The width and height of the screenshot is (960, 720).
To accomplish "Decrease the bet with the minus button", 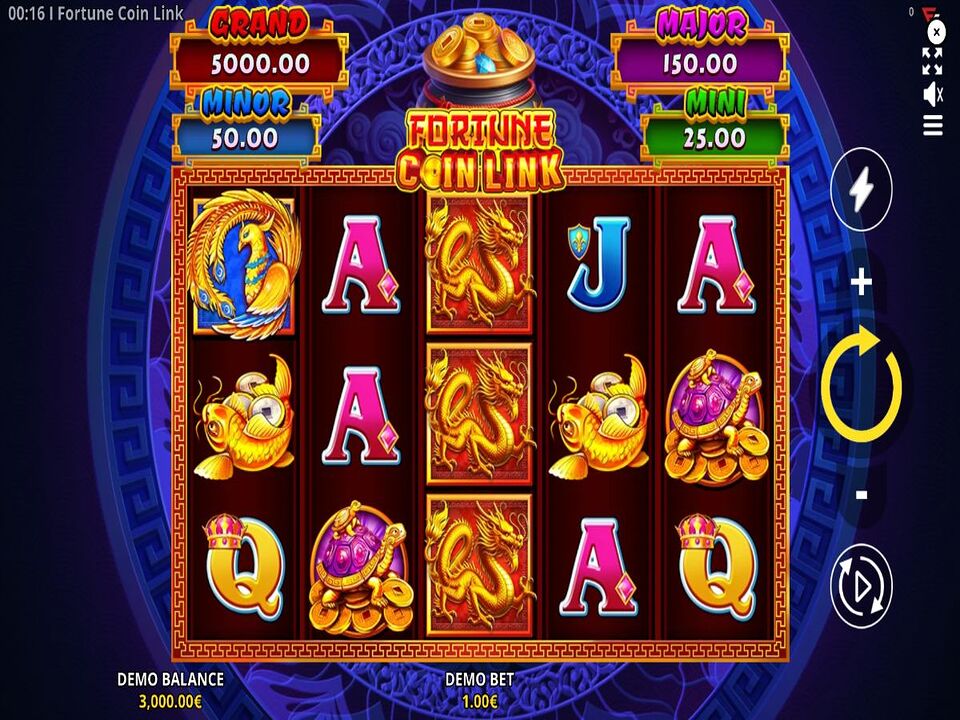I will (x=861, y=494).
